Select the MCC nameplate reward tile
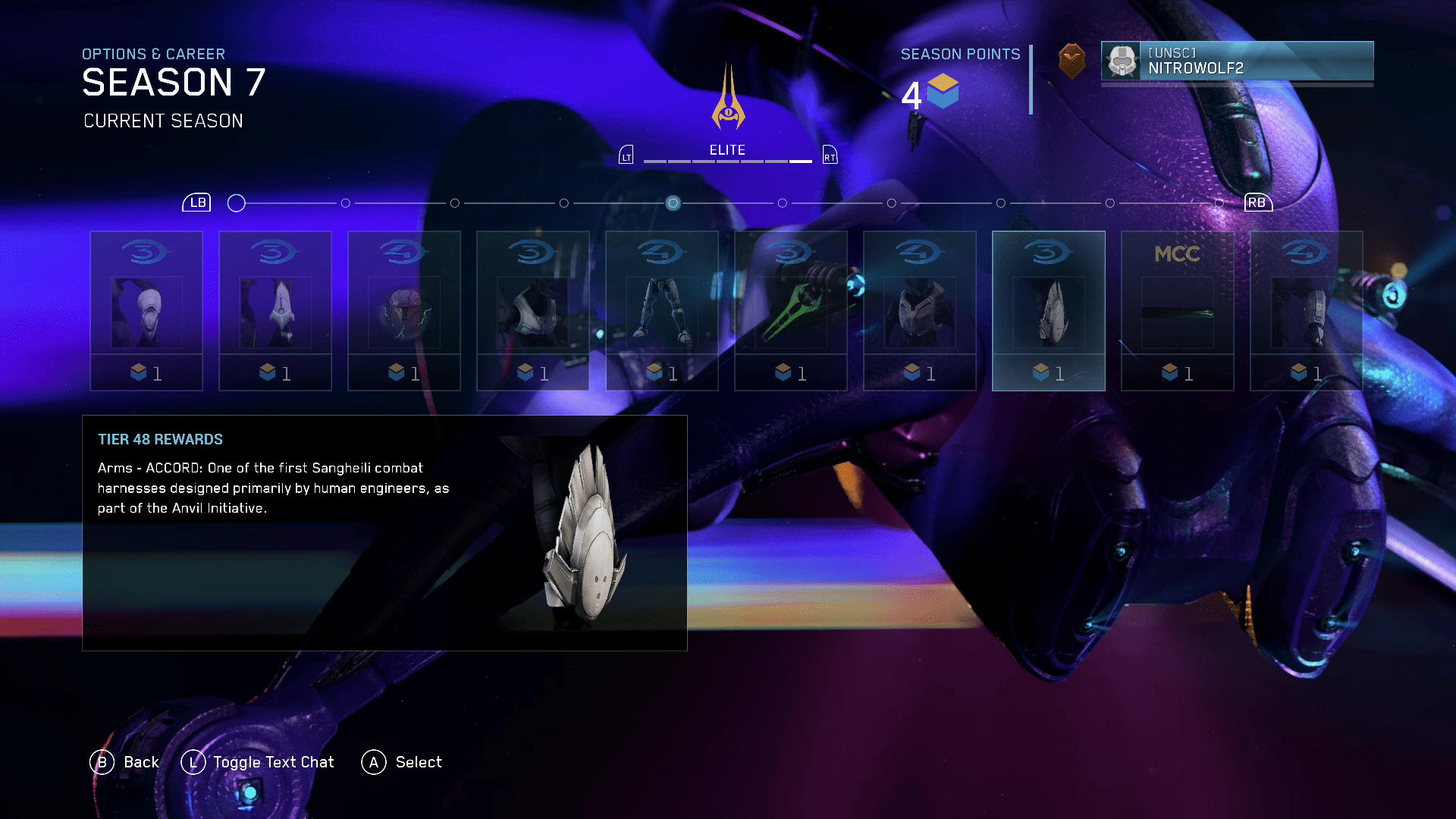Screen dimensions: 1456x819 click(1178, 311)
